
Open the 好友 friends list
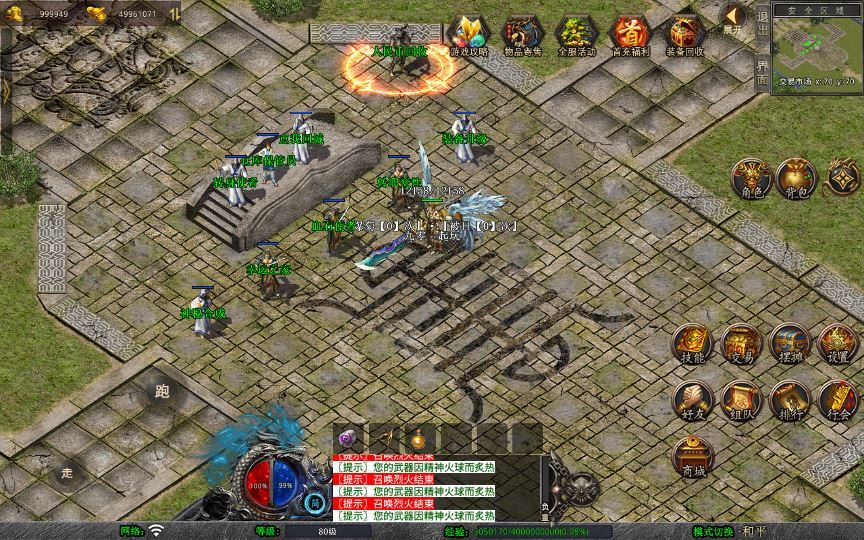tap(692, 401)
